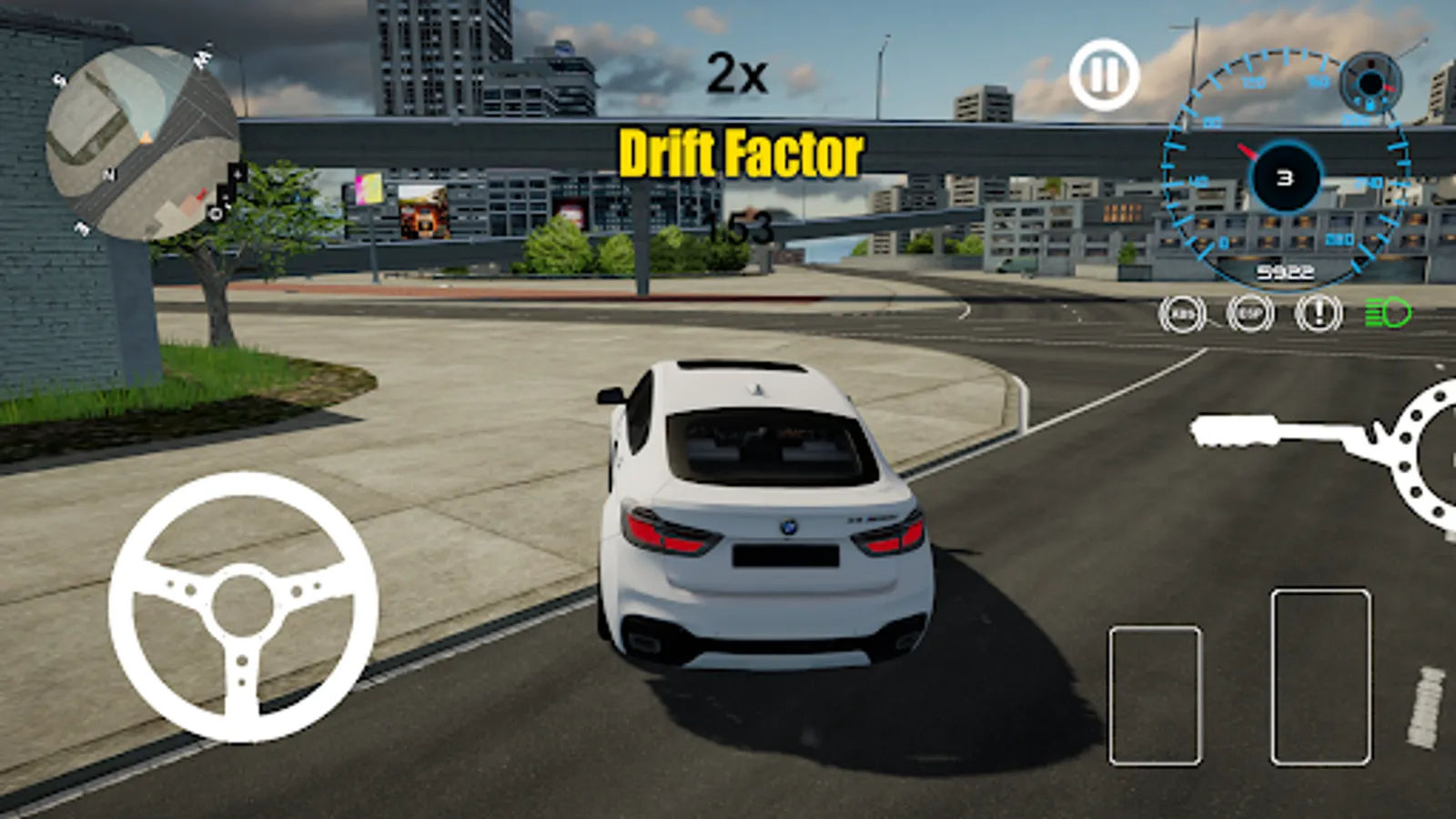This screenshot has width=1456, height=819.
Task: Pause the game with the pause button
Action: click(1104, 75)
